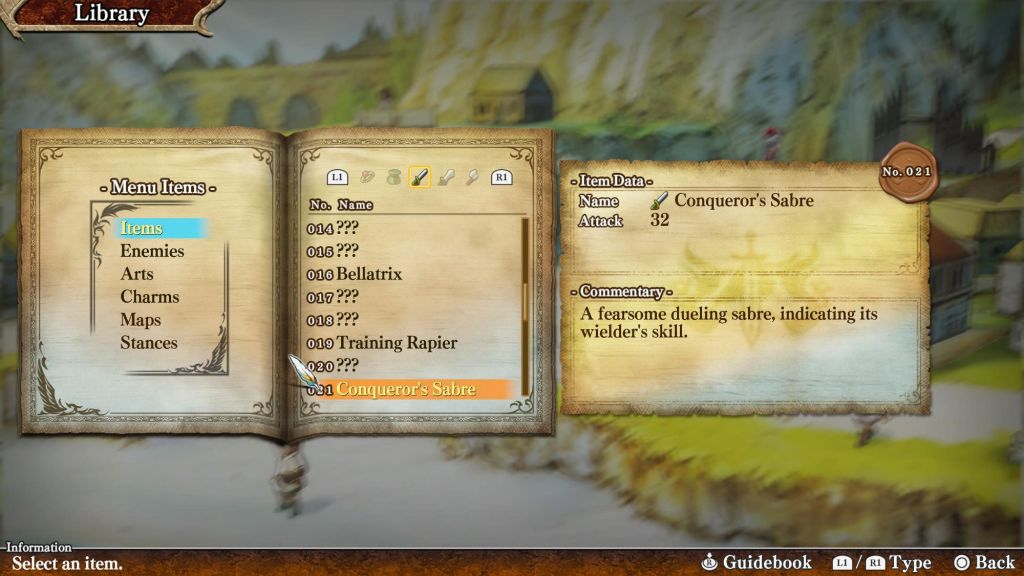Click the item list scrollbar
1024x576 pixels.
524,300
